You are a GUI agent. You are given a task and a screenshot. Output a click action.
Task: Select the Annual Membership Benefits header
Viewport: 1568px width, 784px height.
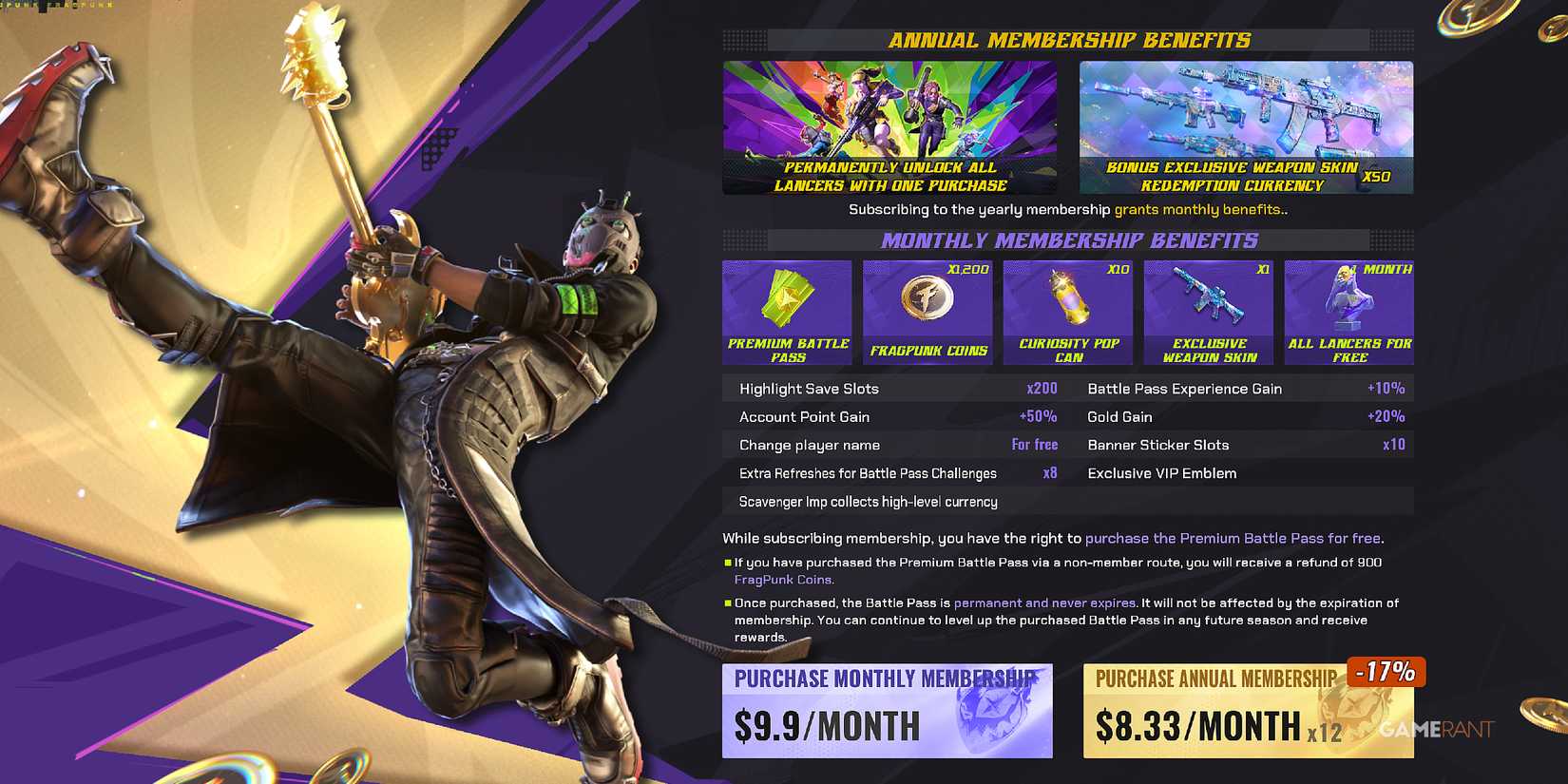[1067, 40]
